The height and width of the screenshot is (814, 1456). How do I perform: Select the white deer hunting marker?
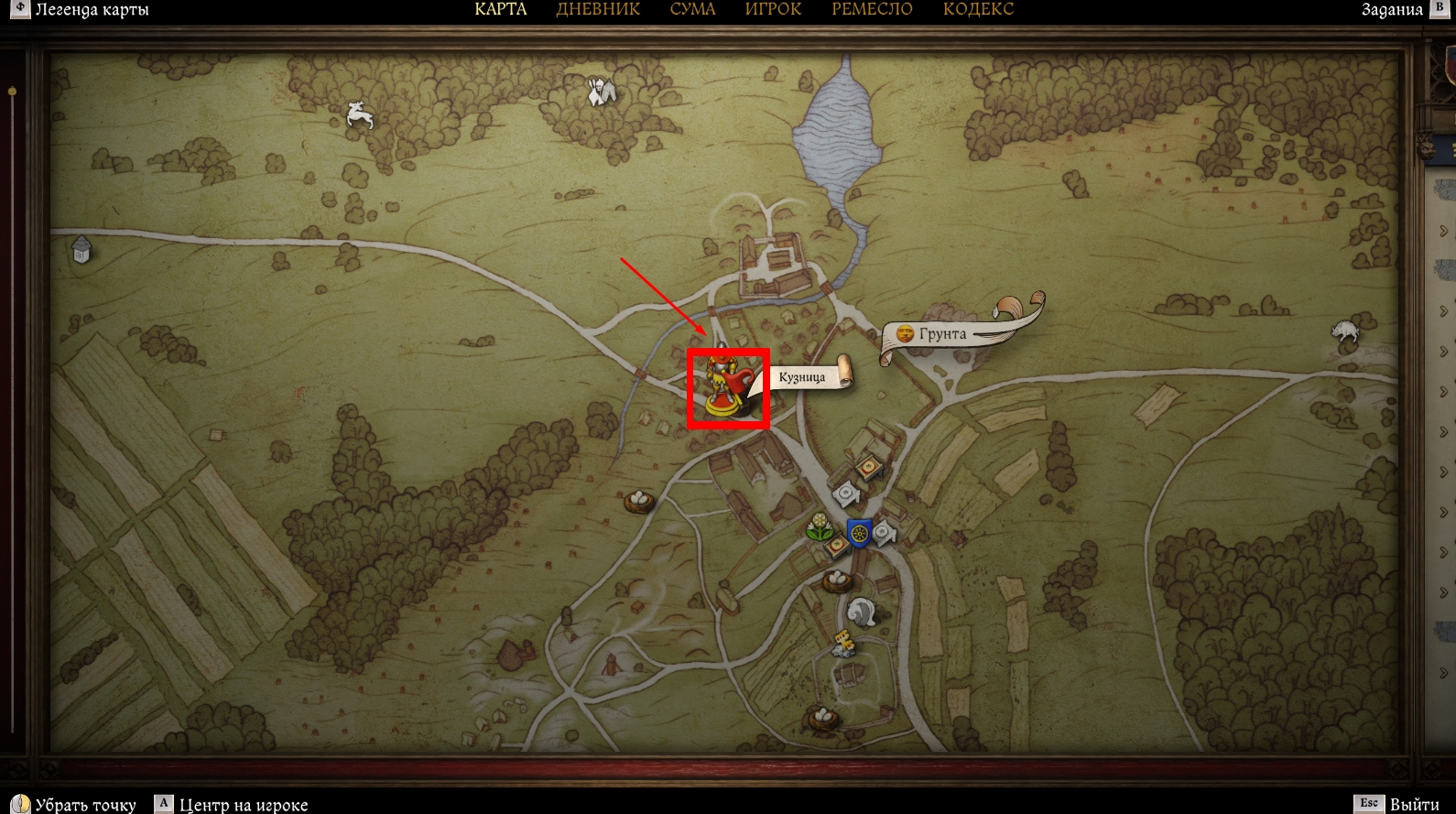[359, 115]
